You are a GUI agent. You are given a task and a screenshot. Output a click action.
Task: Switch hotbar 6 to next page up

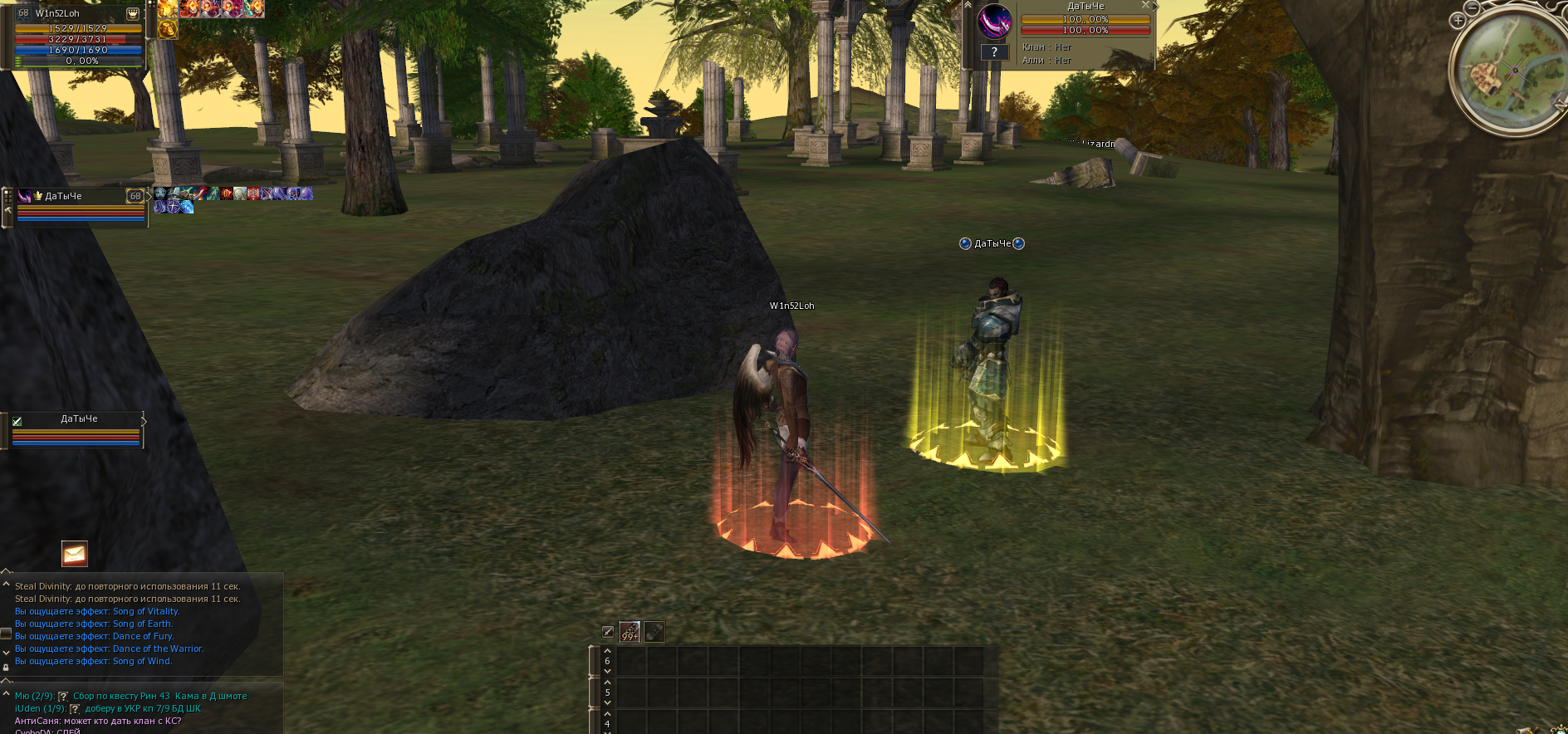pyautogui.click(x=607, y=651)
